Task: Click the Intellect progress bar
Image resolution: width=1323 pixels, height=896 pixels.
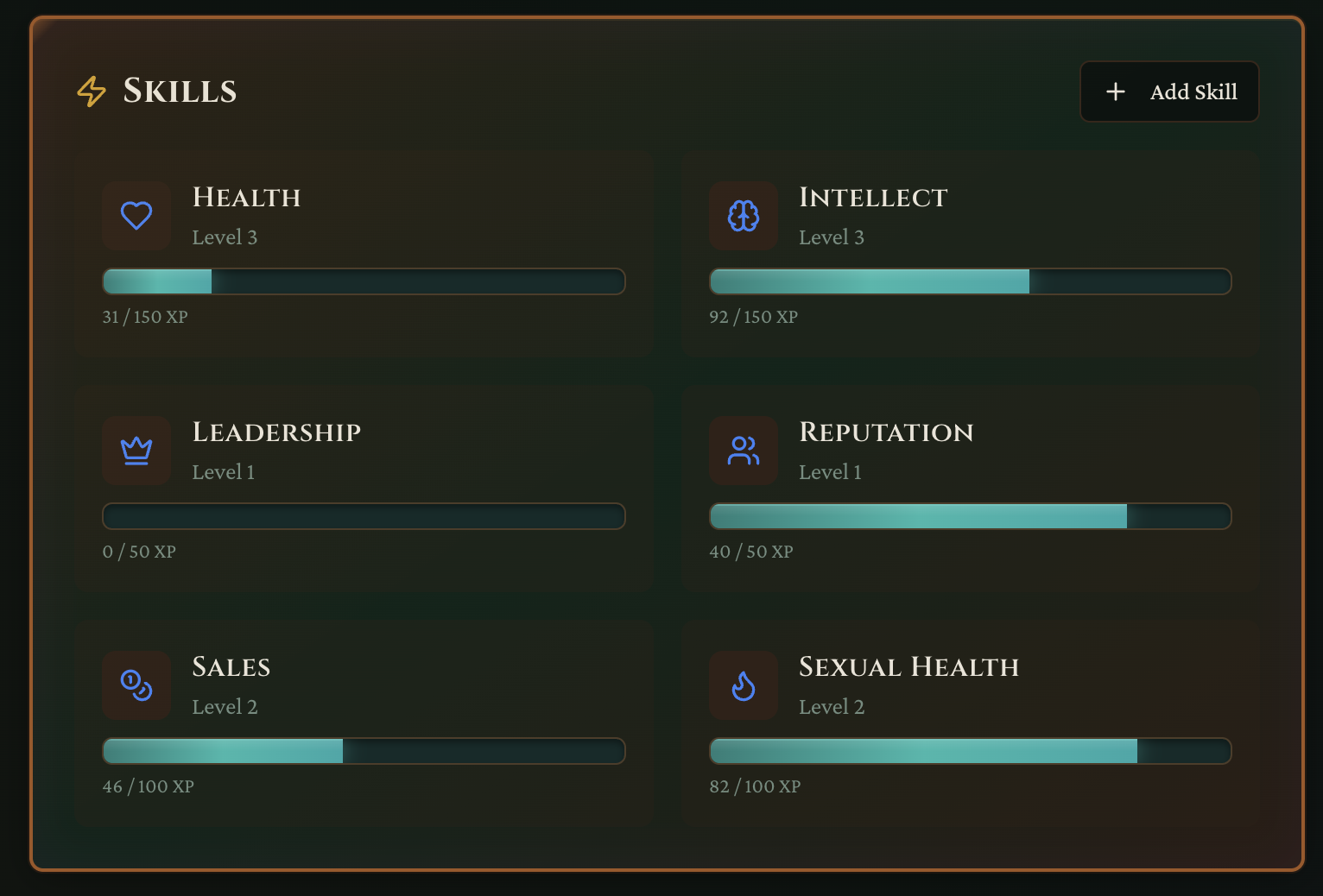Action: [x=970, y=281]
